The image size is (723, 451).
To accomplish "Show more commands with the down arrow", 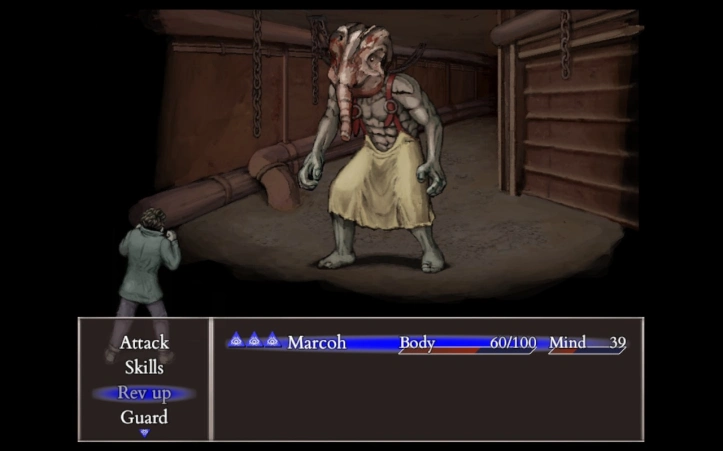I will point(144,433).
